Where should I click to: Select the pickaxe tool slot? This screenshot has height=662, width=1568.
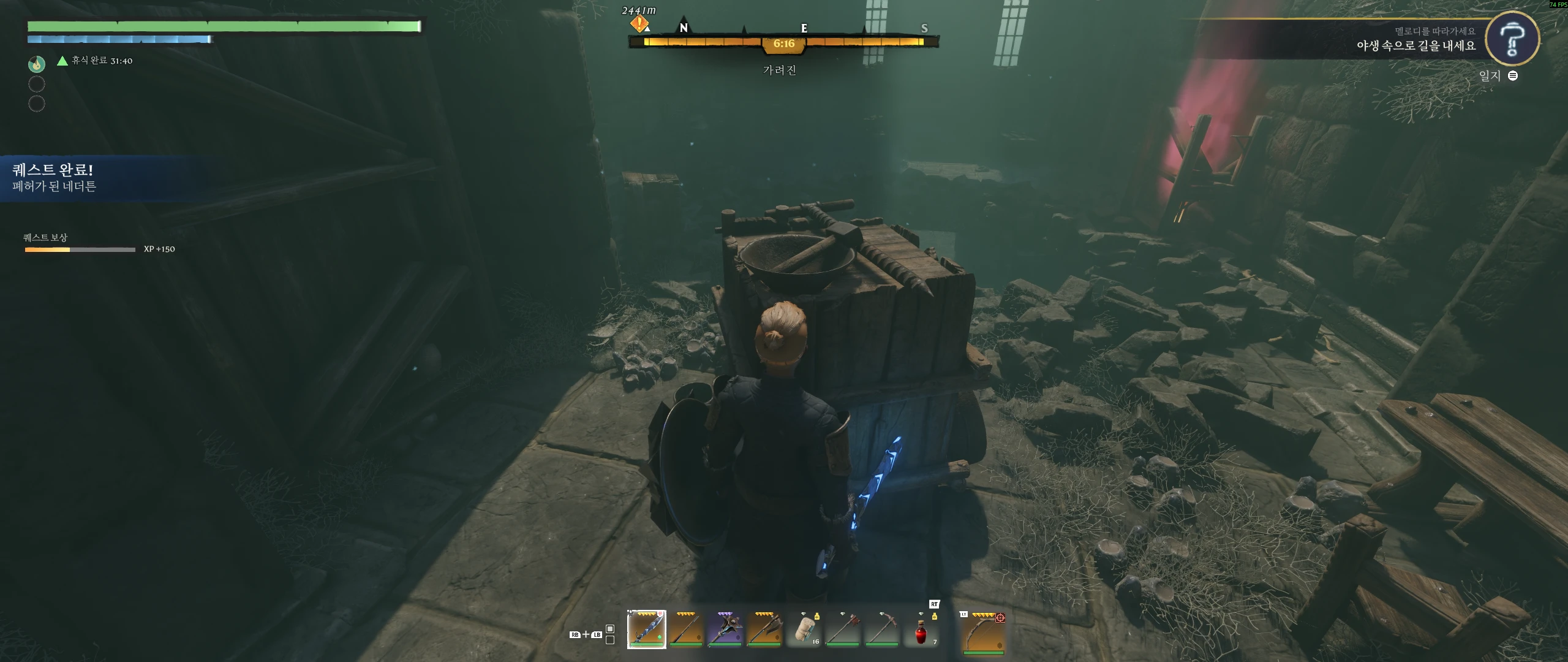(882, 629)
